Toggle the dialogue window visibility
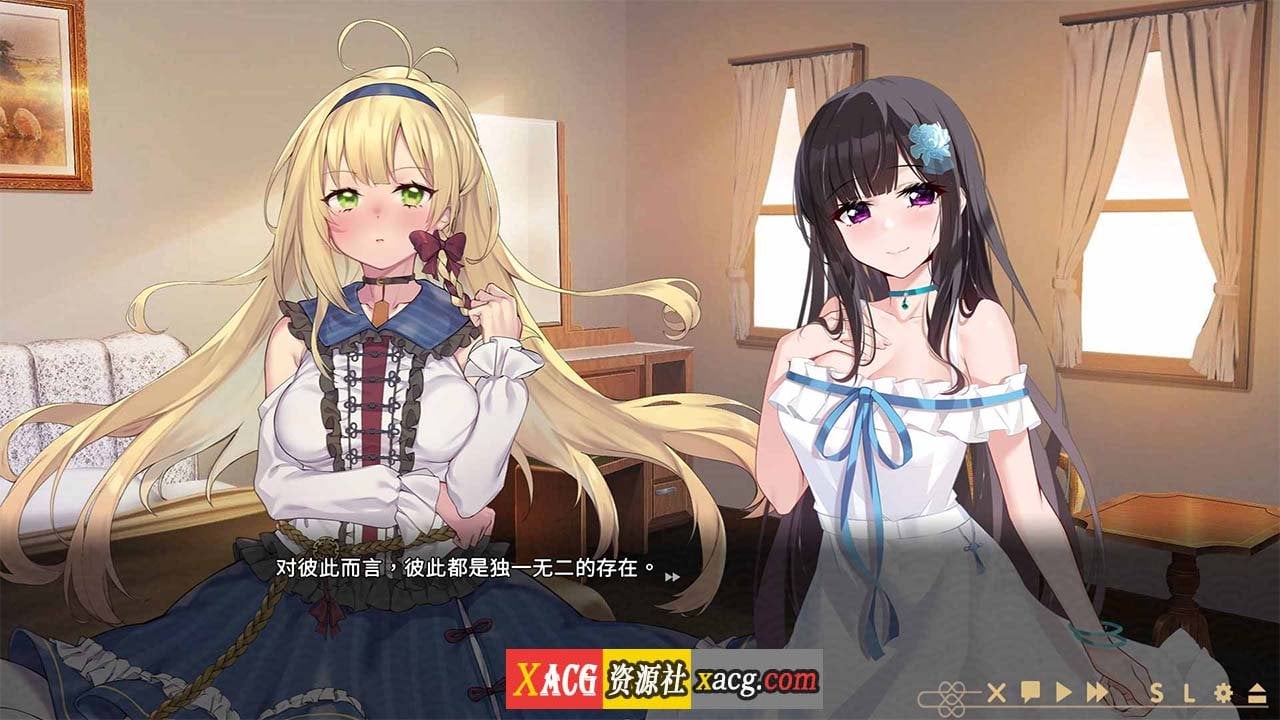The image size is (1280, 720). tap(996, 693)
